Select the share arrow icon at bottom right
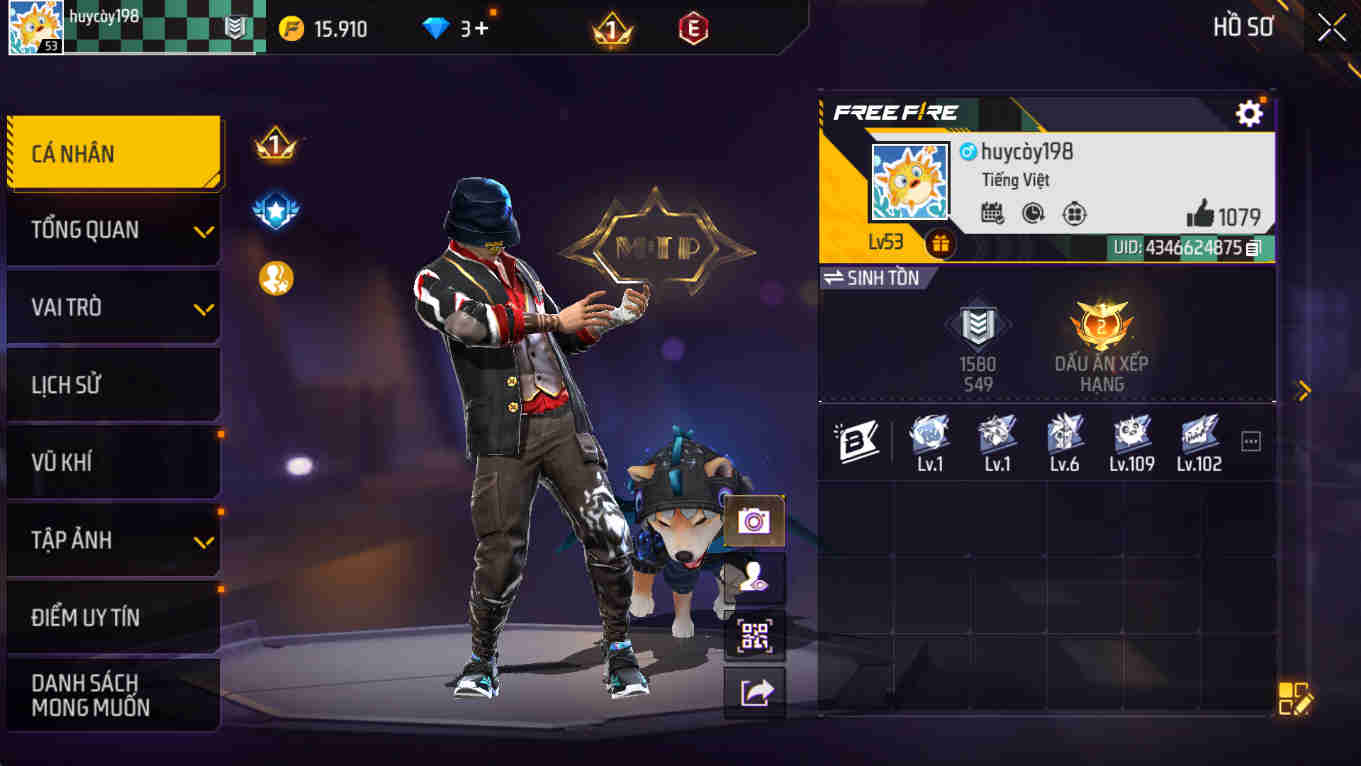1361x766 pixels. (x=755, y=691)
